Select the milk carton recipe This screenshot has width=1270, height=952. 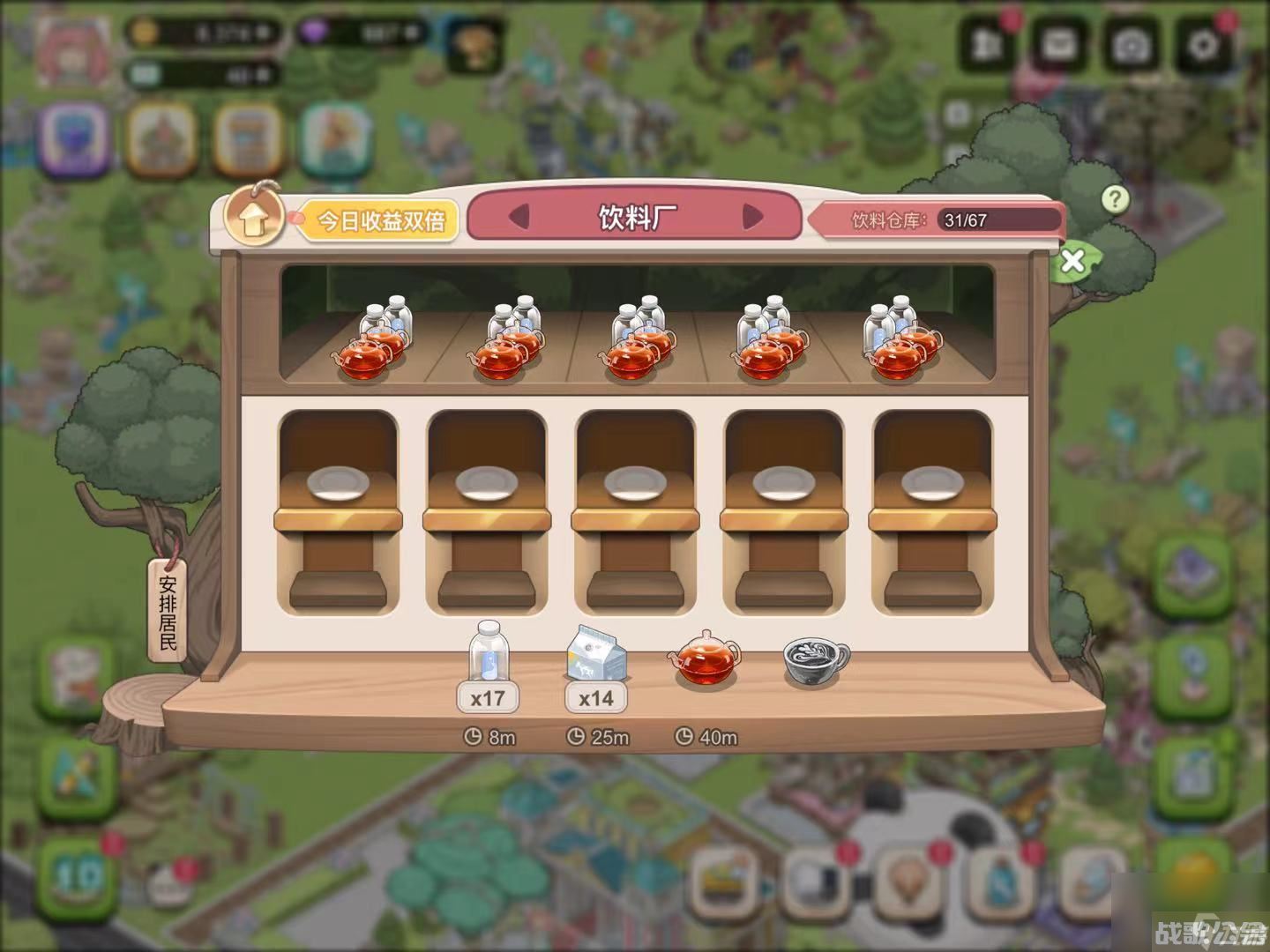pyautogui.click(x=596, y=654)
